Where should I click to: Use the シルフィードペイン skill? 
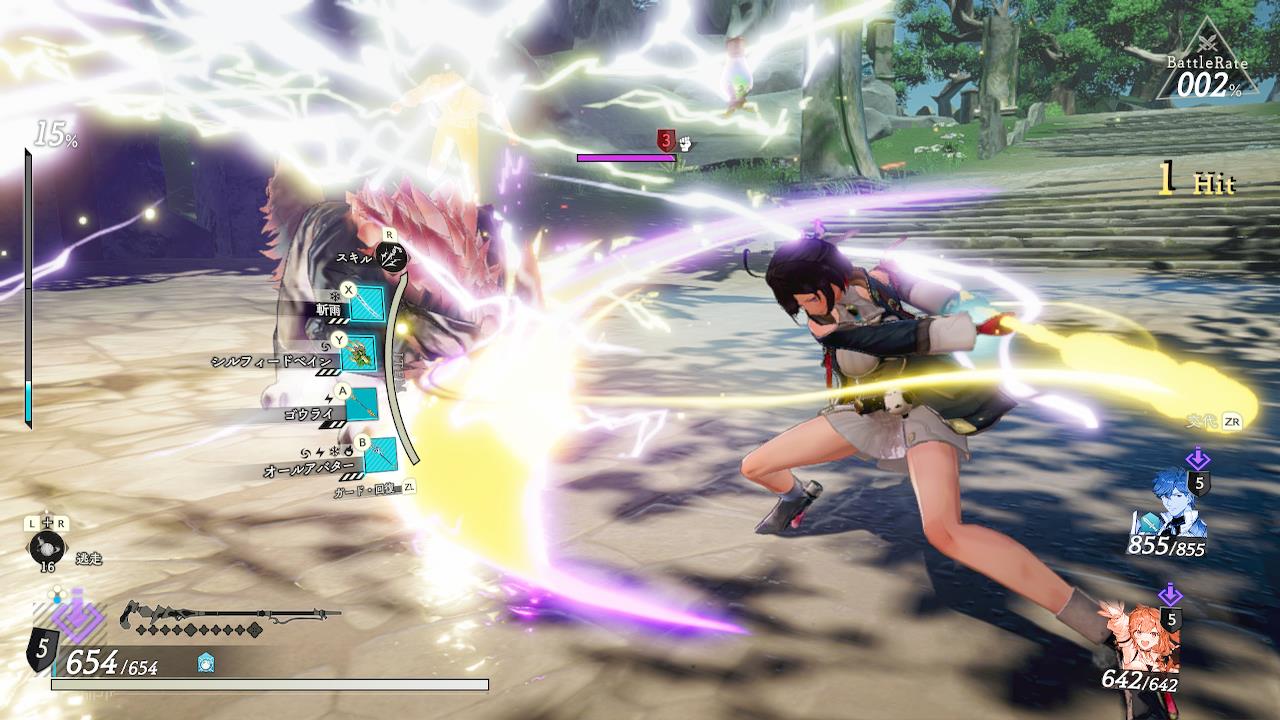pos(358,353)
